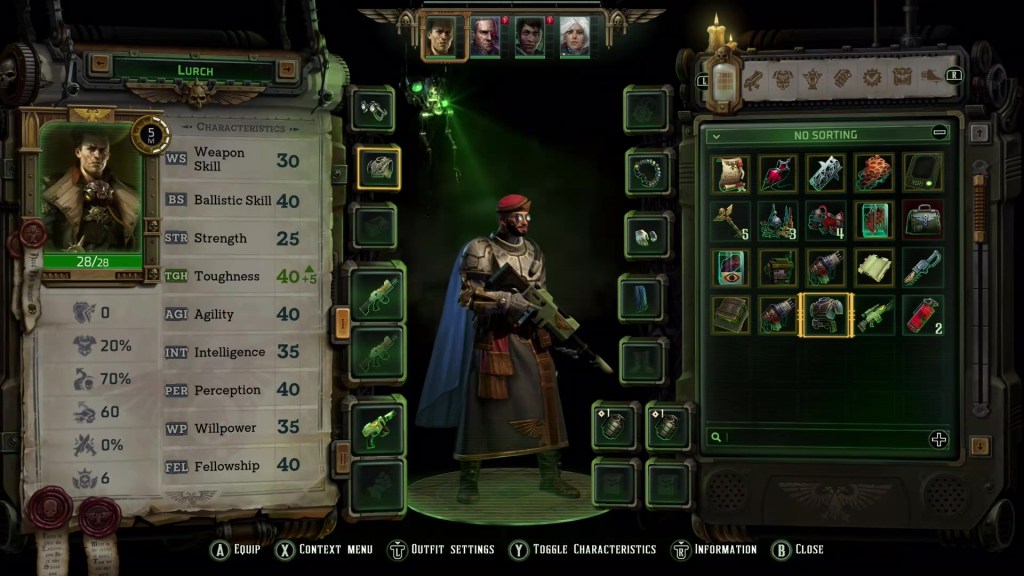The width and height of the screenshot is (1024, 576).
Task: Switch to the armour inventory filter tab
Action: click(782, 77)
